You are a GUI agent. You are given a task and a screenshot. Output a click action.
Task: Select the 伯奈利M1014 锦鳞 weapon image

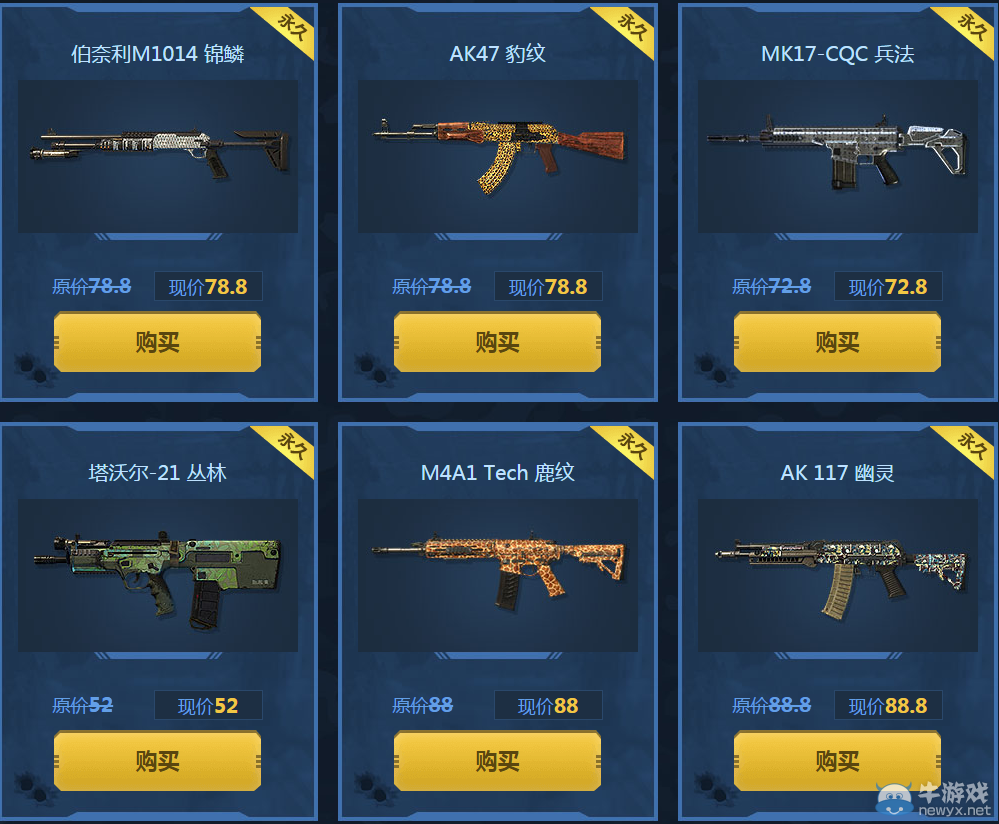[x=158, y=155]
